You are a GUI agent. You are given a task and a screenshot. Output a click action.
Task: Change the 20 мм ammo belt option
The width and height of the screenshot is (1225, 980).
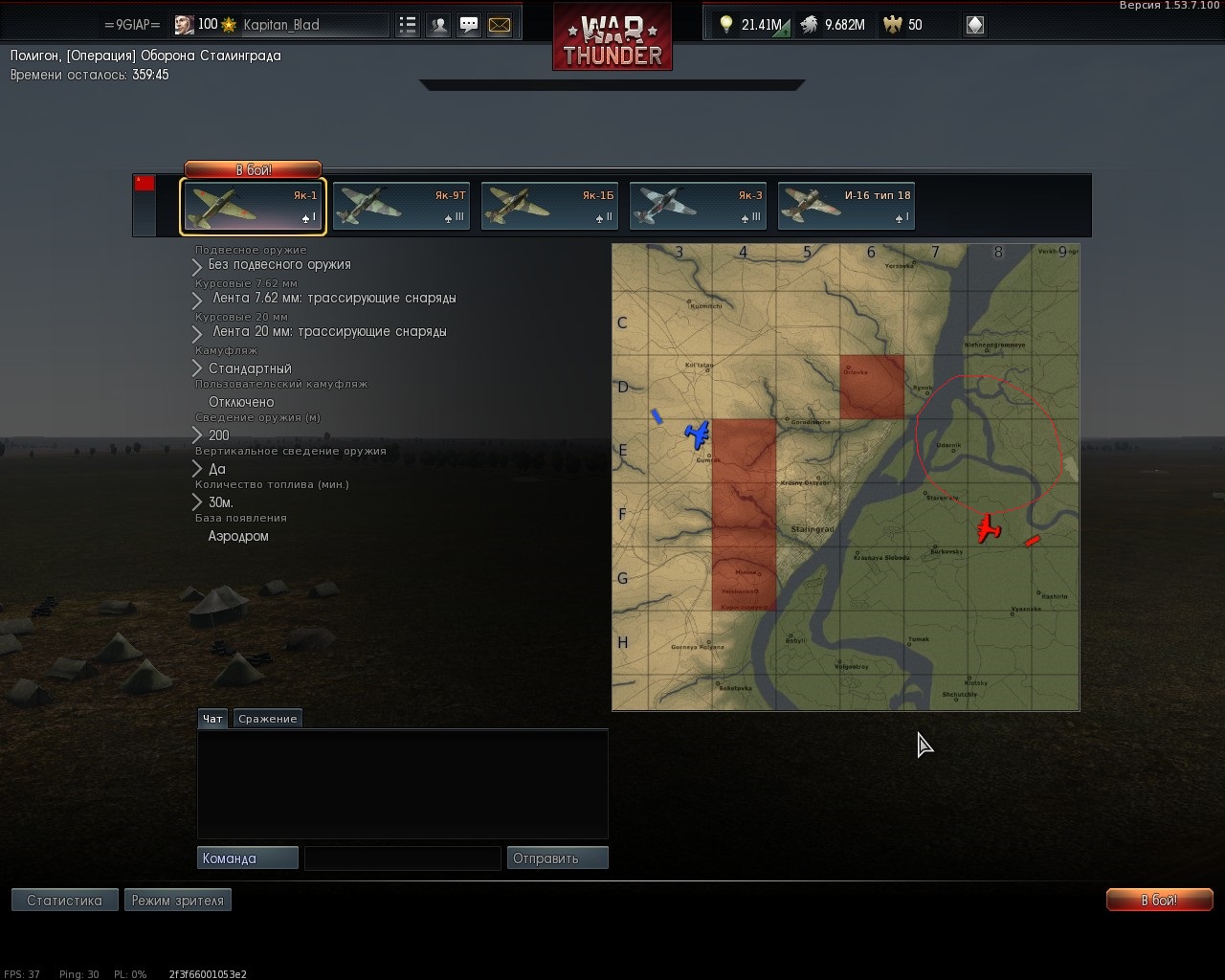pos(328,332)
